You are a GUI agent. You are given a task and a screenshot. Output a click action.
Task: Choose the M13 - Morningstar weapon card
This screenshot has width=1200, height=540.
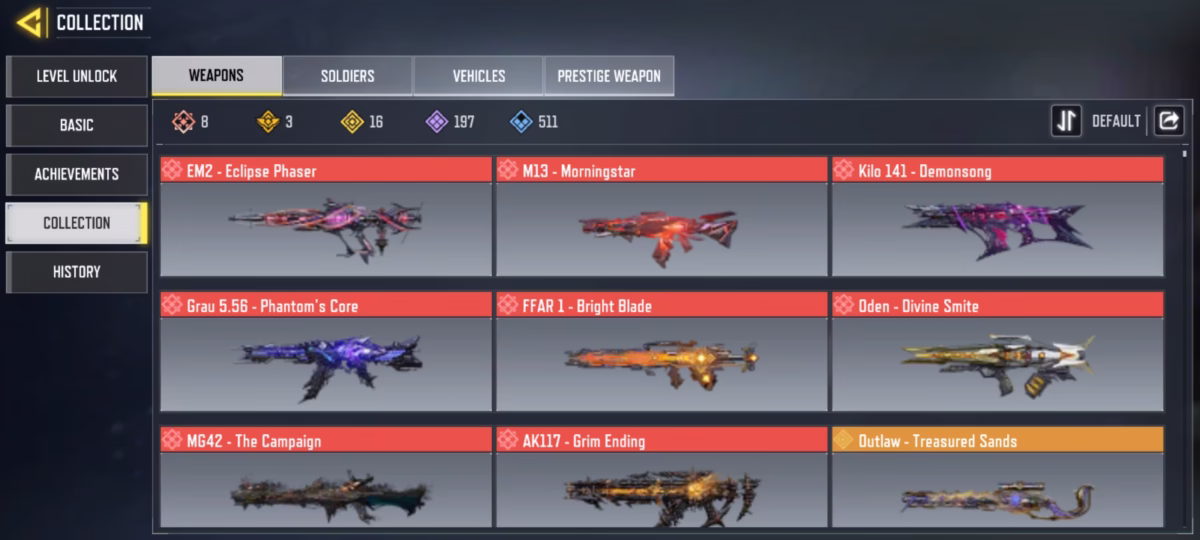tap(661, 216)
